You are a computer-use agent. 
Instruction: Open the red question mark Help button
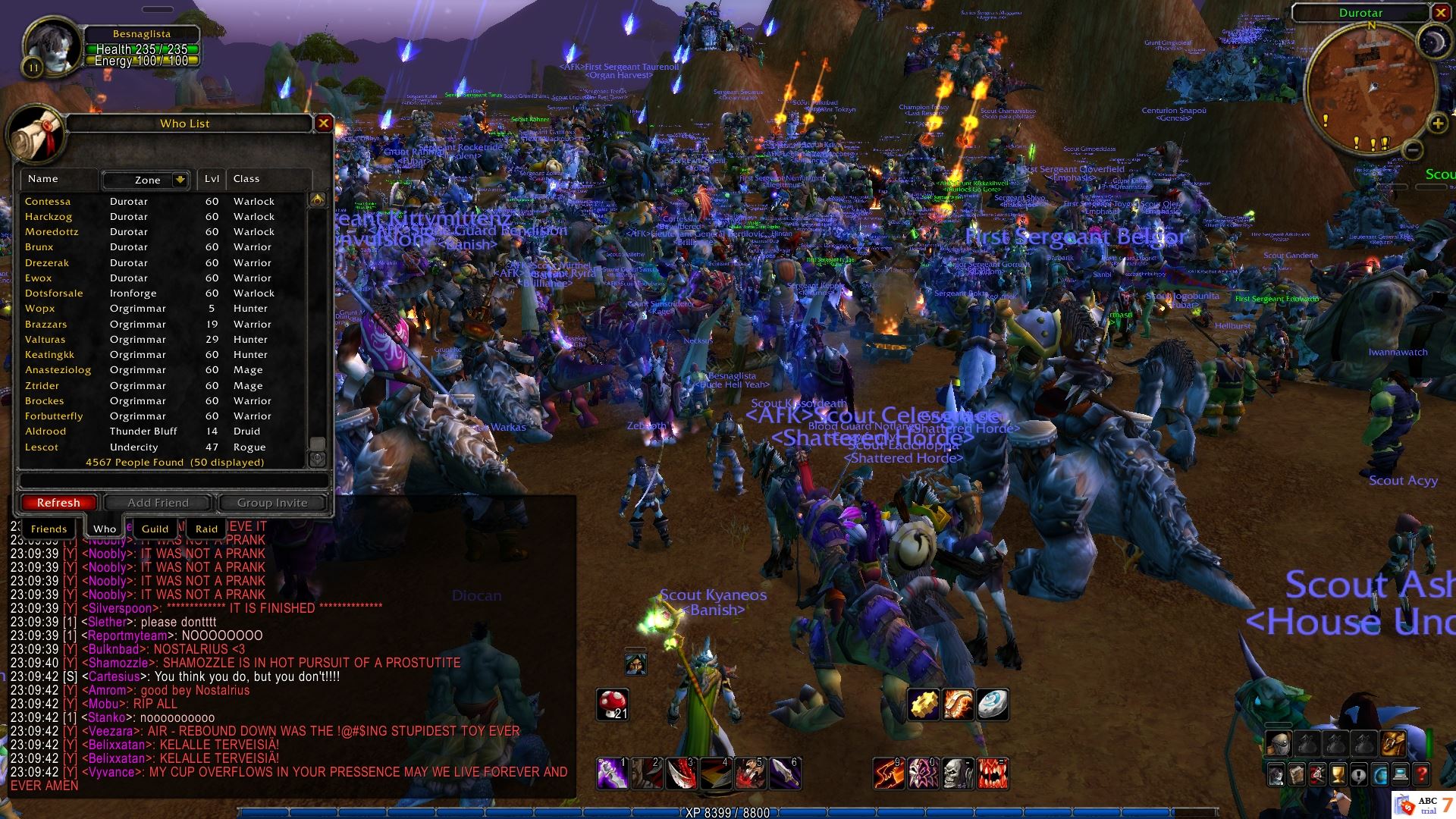pos(1422,775)
